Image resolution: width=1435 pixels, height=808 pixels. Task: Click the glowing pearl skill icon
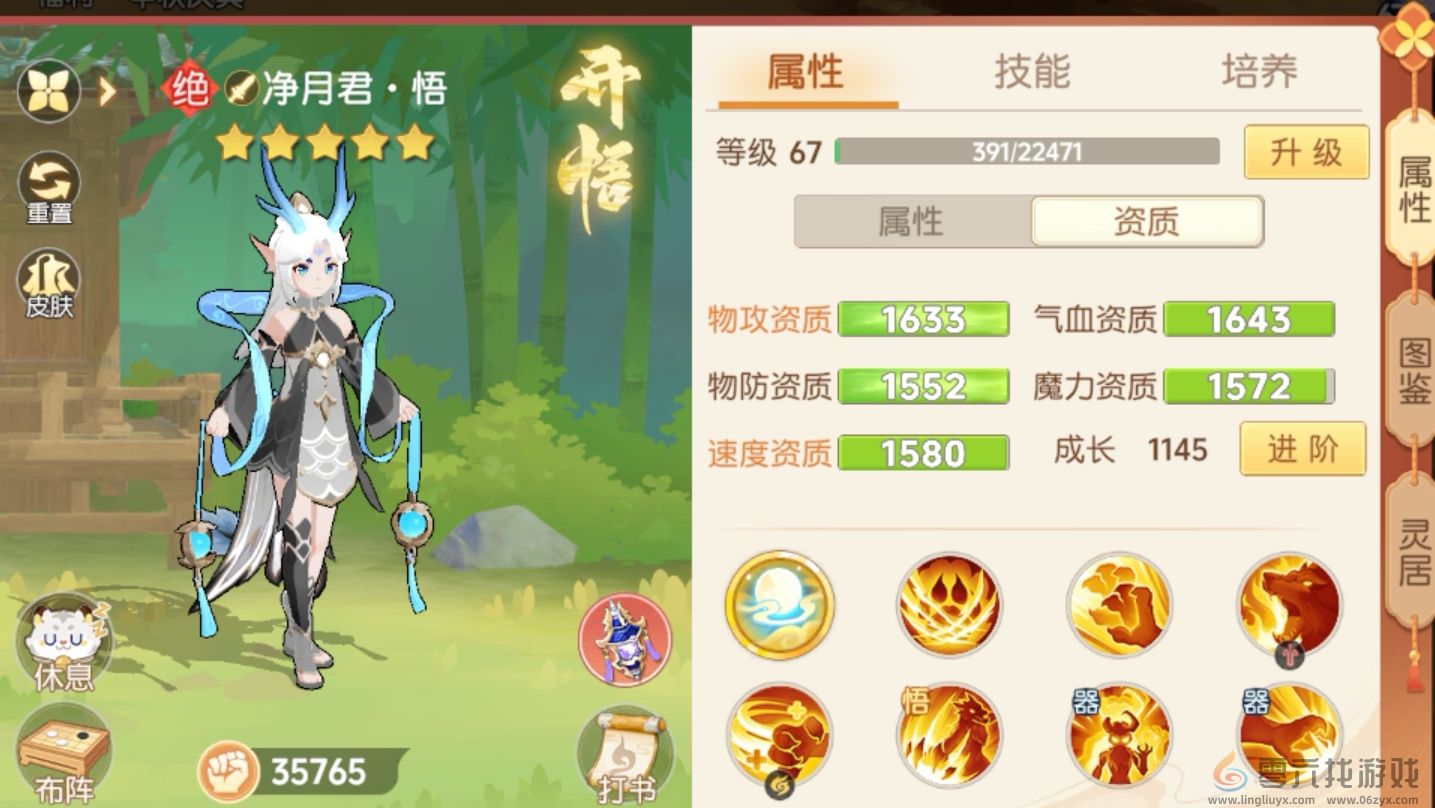pyautogui.click(x=779, y=605)
